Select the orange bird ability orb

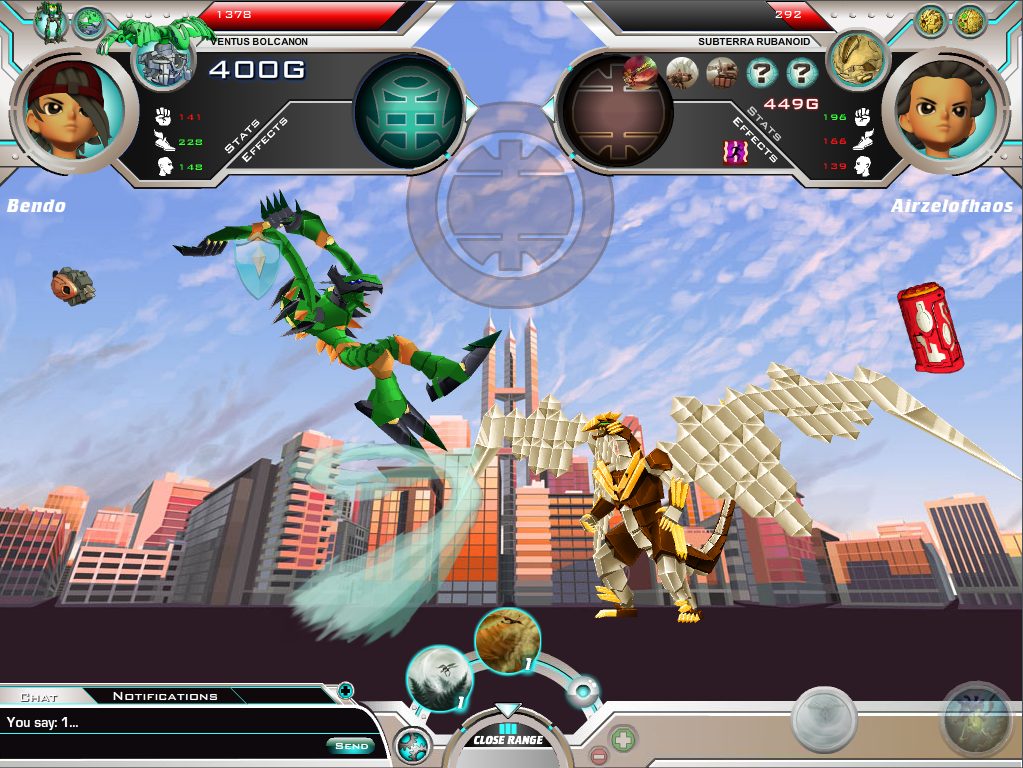point(507,640)
